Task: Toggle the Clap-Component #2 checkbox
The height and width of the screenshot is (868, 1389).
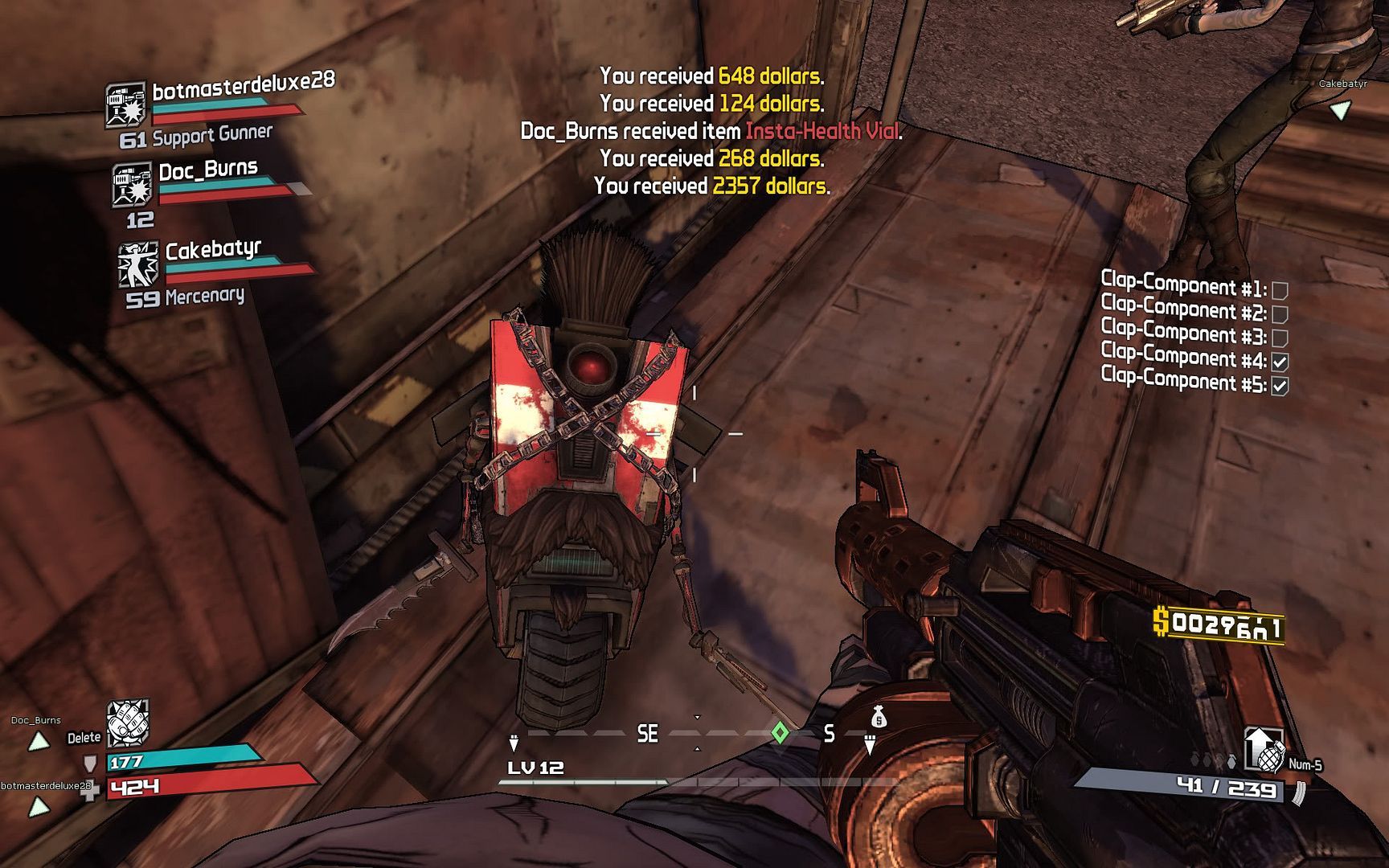Action: tap(1280, 314)
